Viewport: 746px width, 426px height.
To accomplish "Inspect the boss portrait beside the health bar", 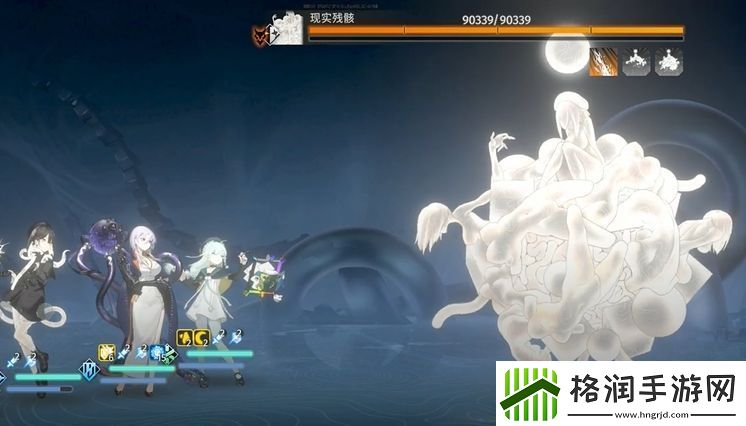I will click(x=288, y=29).
